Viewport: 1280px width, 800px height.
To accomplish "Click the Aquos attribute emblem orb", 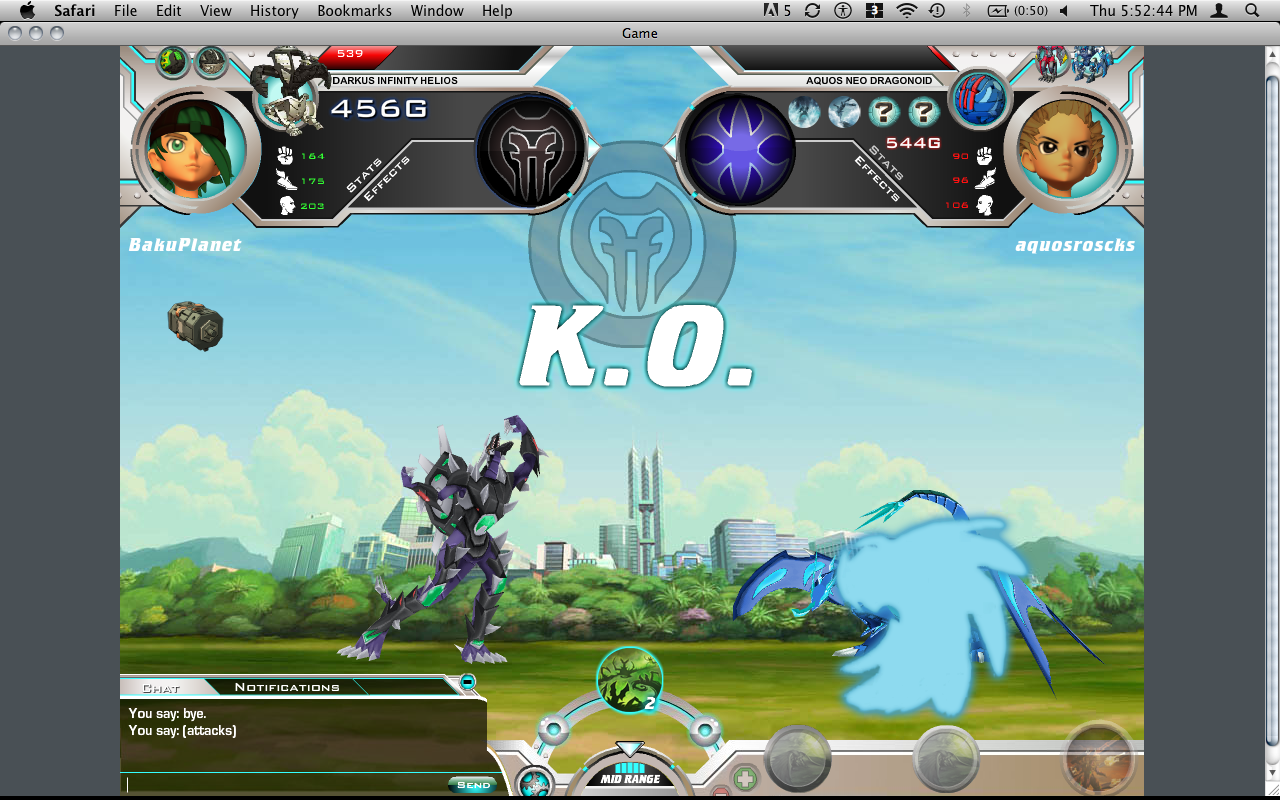I will (x=738, y=150).
